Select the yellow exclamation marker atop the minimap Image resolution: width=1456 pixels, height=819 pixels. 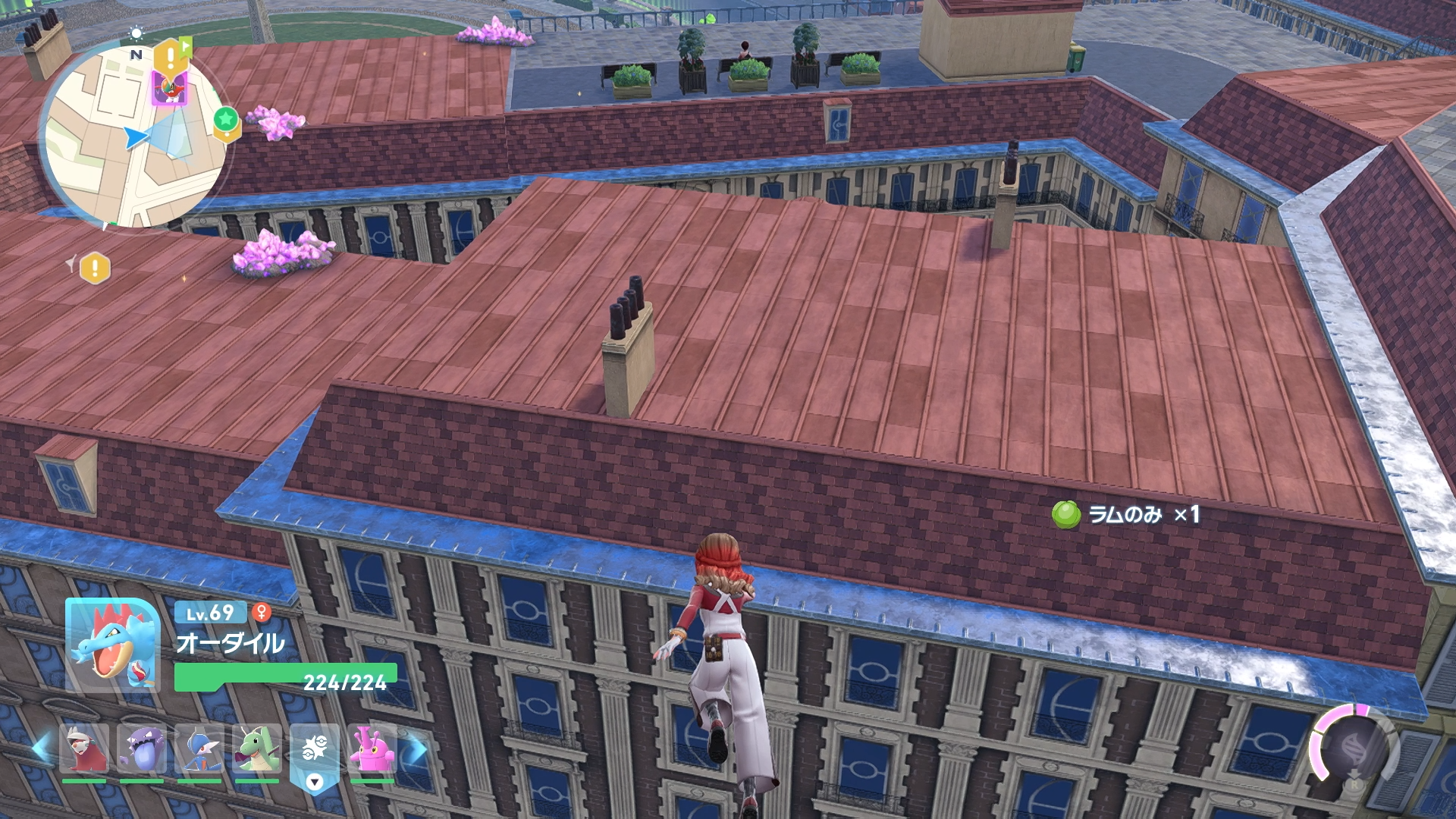pos(171,55)
